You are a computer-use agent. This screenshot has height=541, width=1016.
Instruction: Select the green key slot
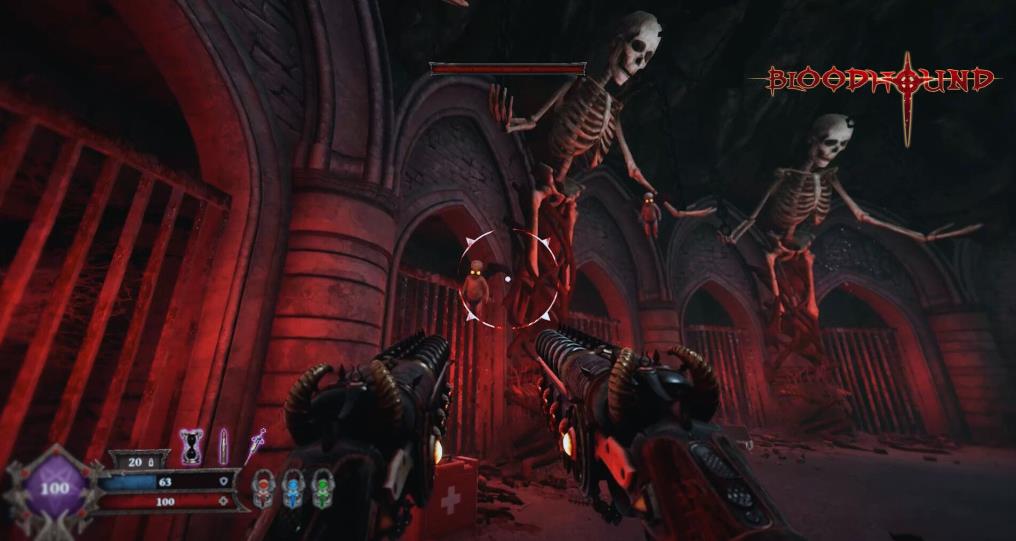(321, 488)
